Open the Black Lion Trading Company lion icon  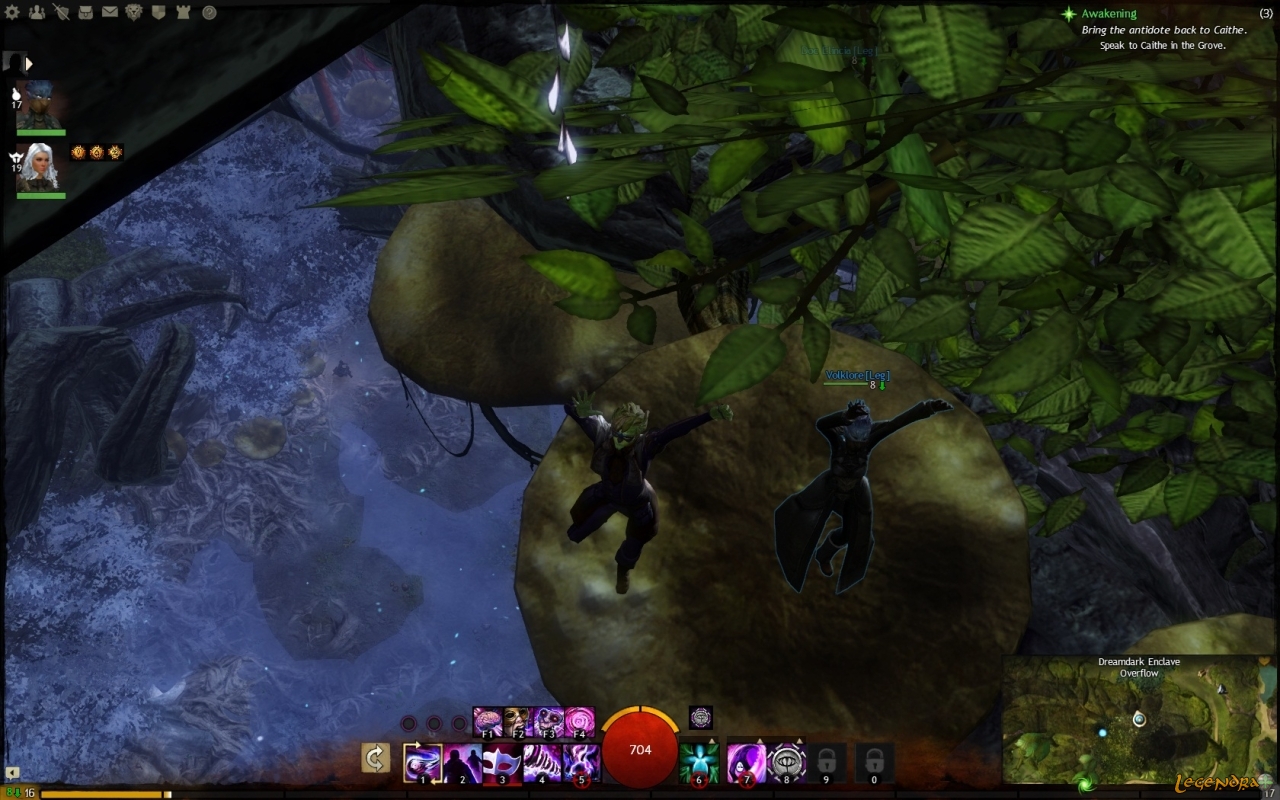tap(135, 12)
